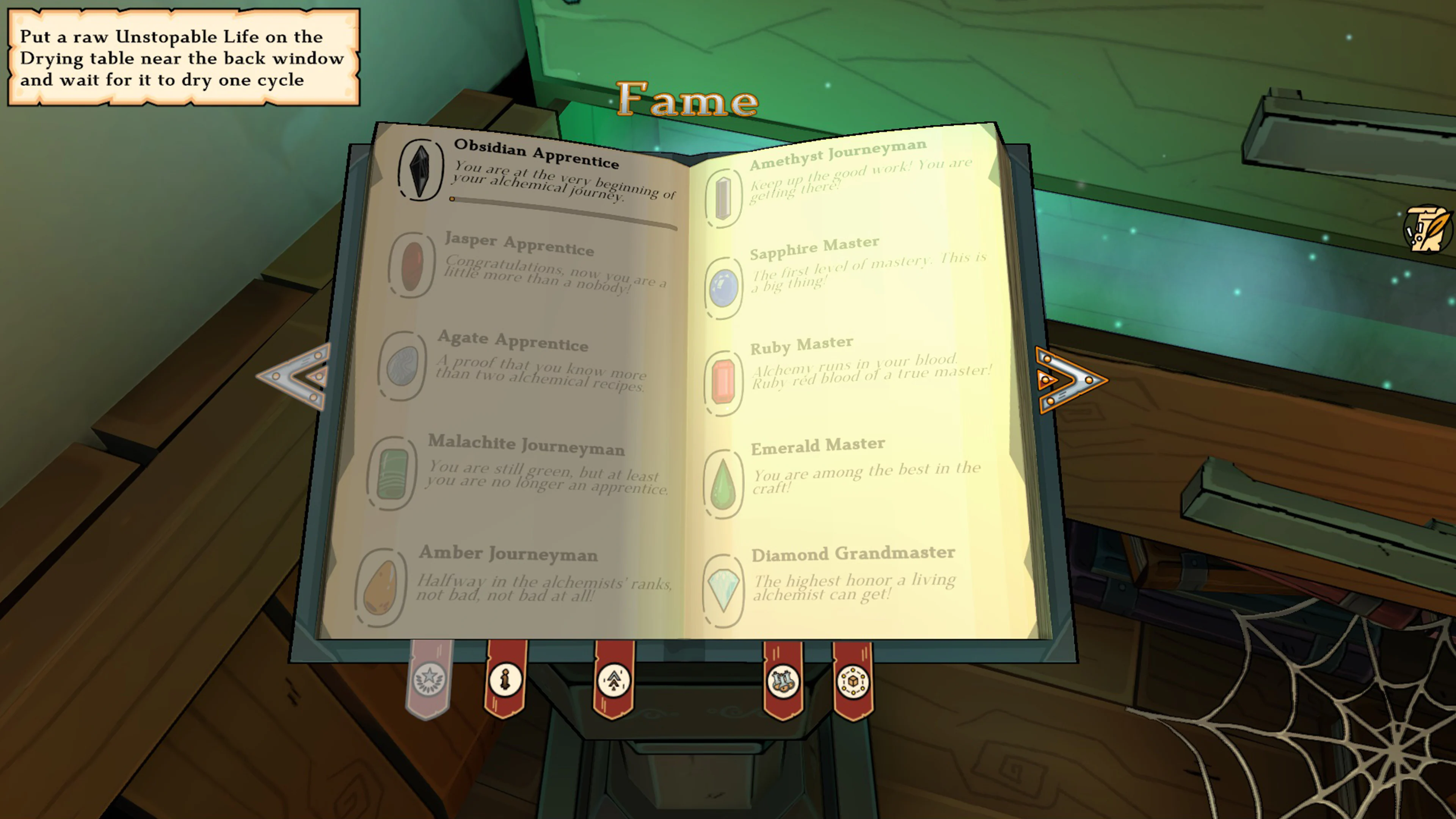The image size is (1456, 819).
Task: Select the upward-arrows progression bookmark
Action: (x=614, y=681)
